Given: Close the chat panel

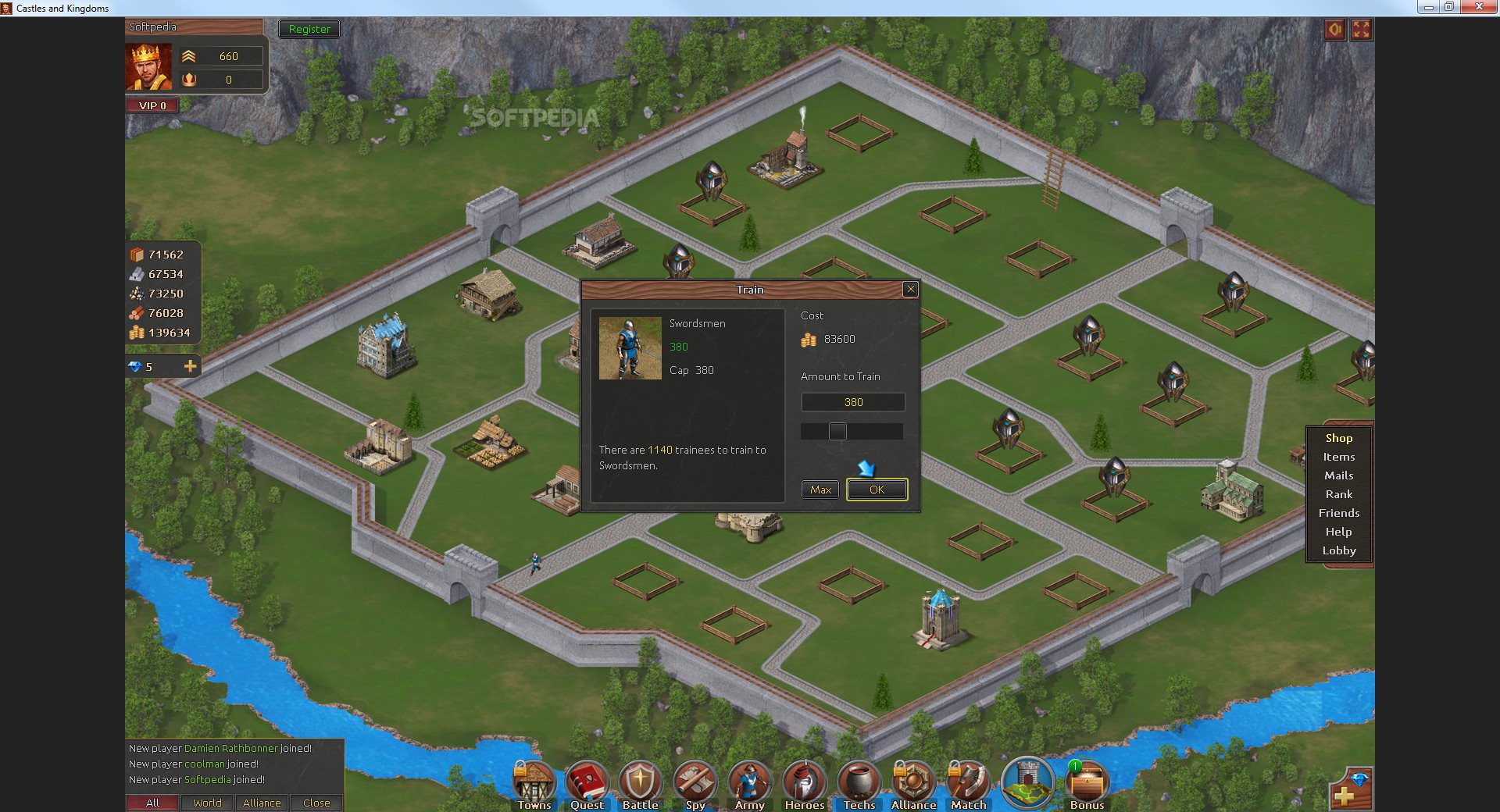Looking at the screenshot, I should coord(316,803).
